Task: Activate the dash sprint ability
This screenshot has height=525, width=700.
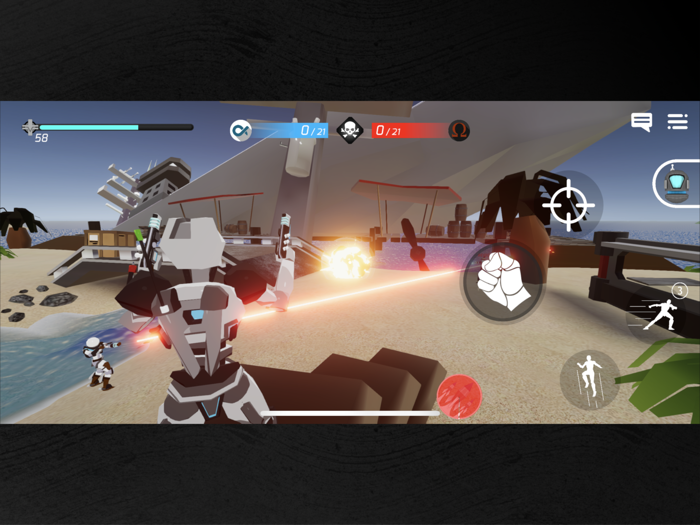Action: click(x=661, y=313)
